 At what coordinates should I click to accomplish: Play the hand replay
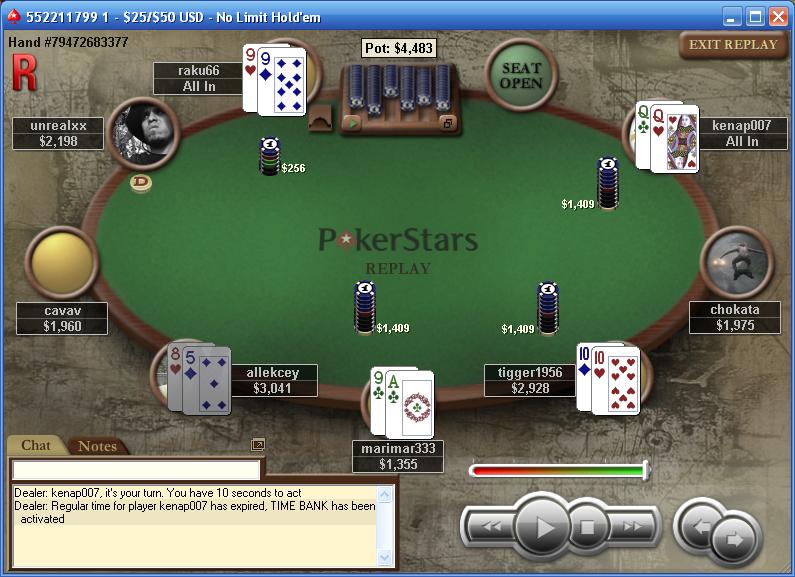click(x=544, y=525)
